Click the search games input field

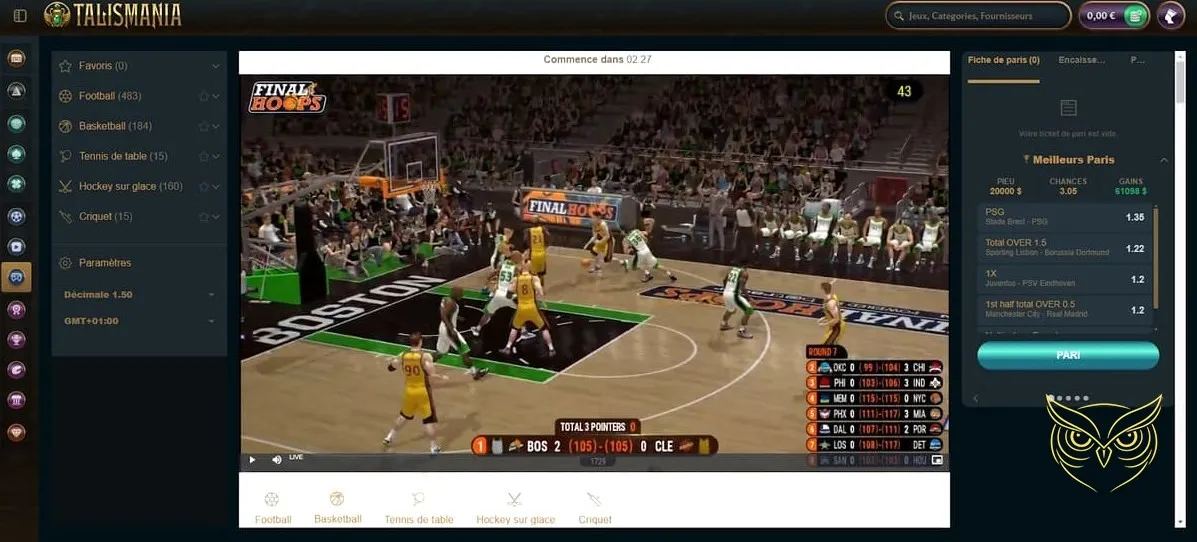tap(977, 16)
